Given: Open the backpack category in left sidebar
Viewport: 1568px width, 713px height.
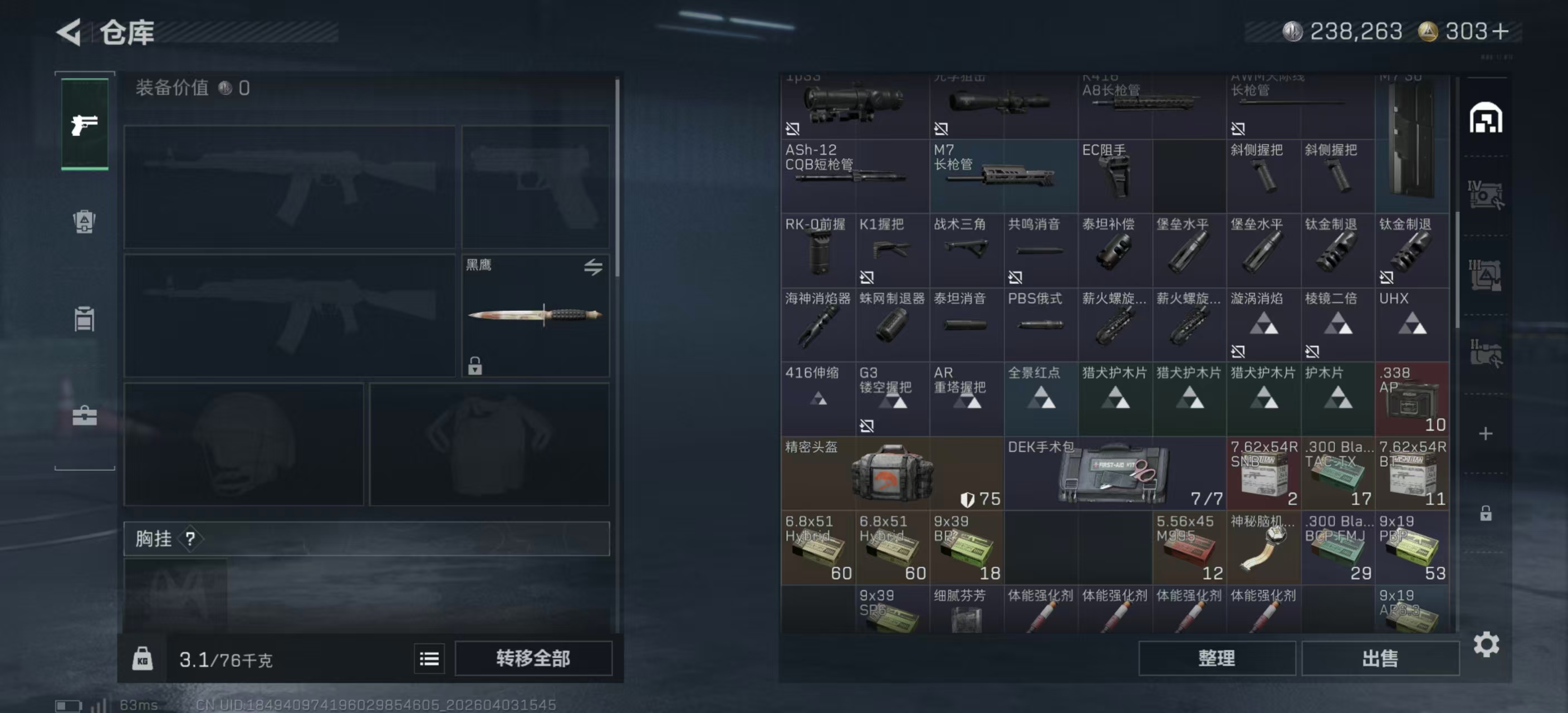Looking at the screenshot, I should 84,223.
